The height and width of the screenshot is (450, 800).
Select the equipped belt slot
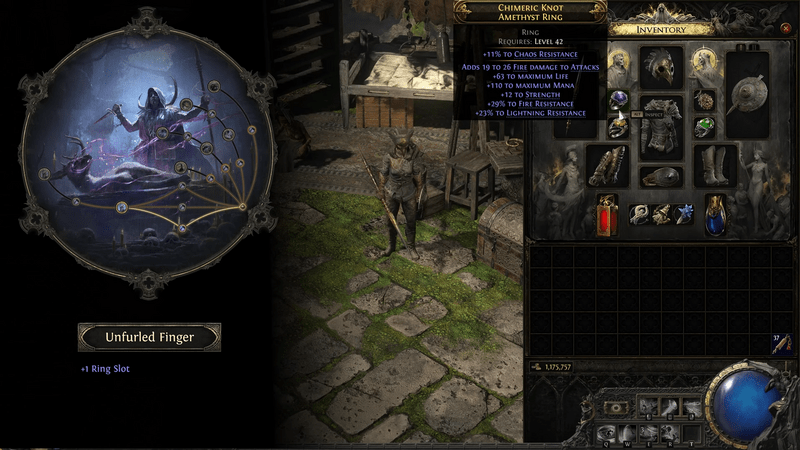click(660, 177)
